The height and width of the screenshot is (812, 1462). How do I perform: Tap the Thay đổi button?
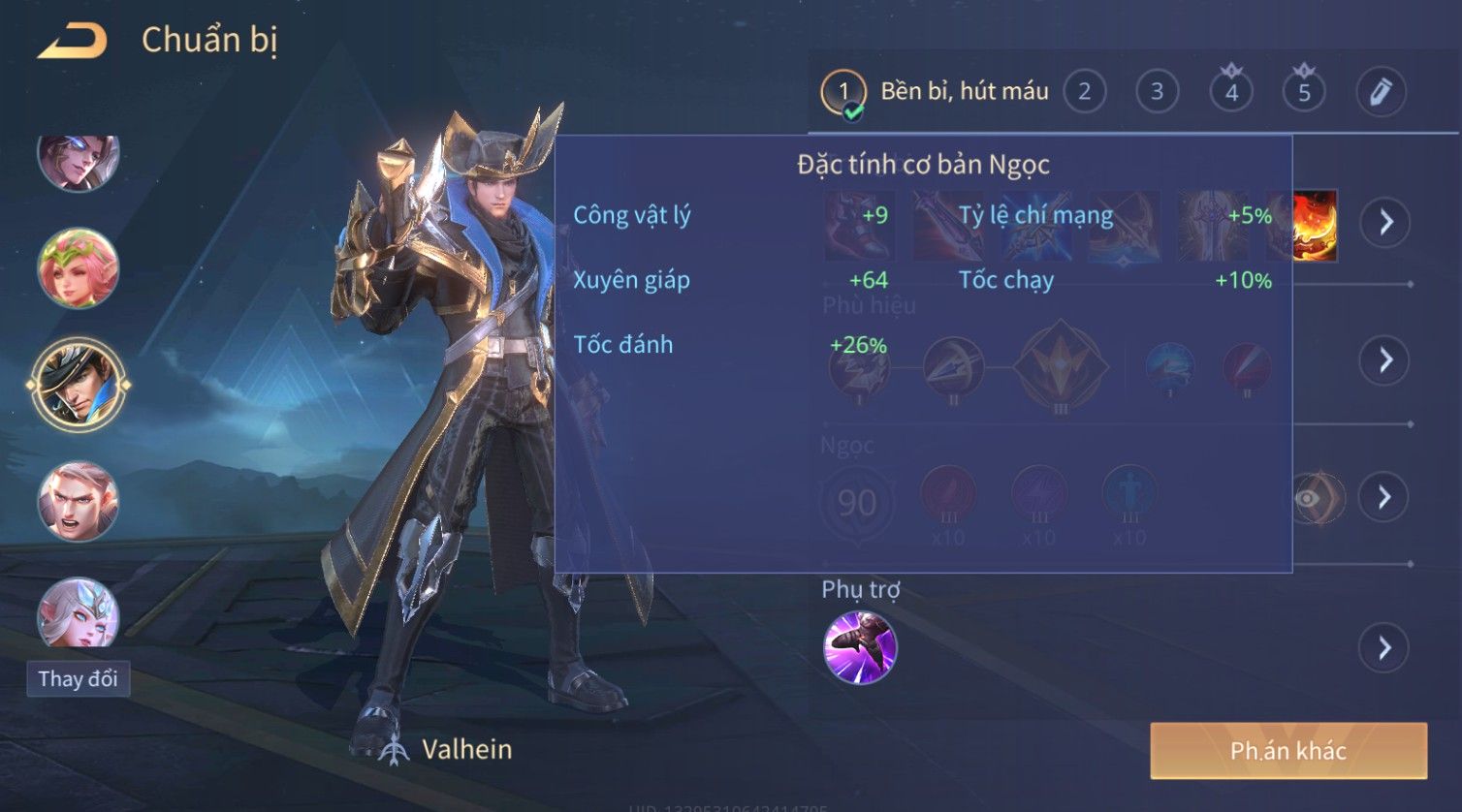(x=79, y=678)
